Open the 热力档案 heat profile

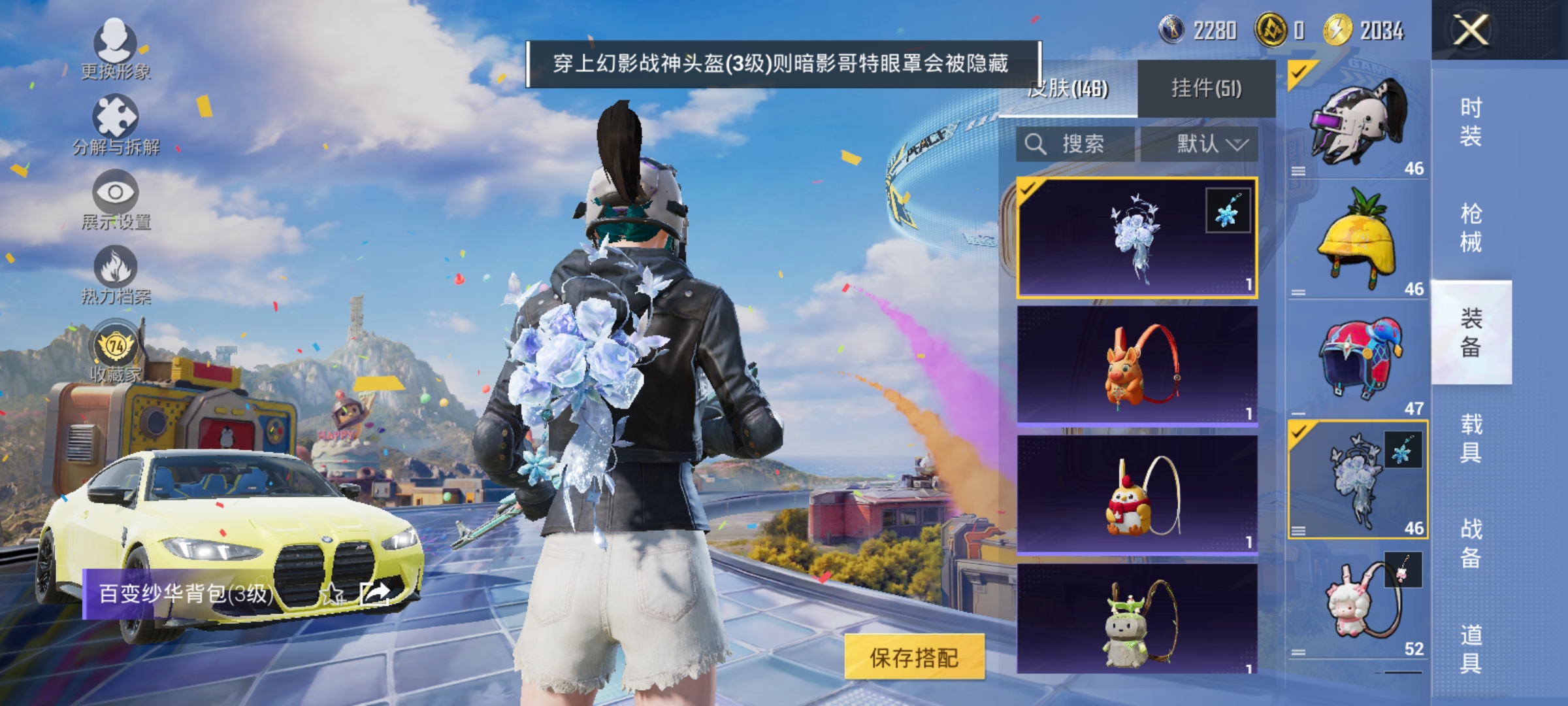tap(116, 281)
